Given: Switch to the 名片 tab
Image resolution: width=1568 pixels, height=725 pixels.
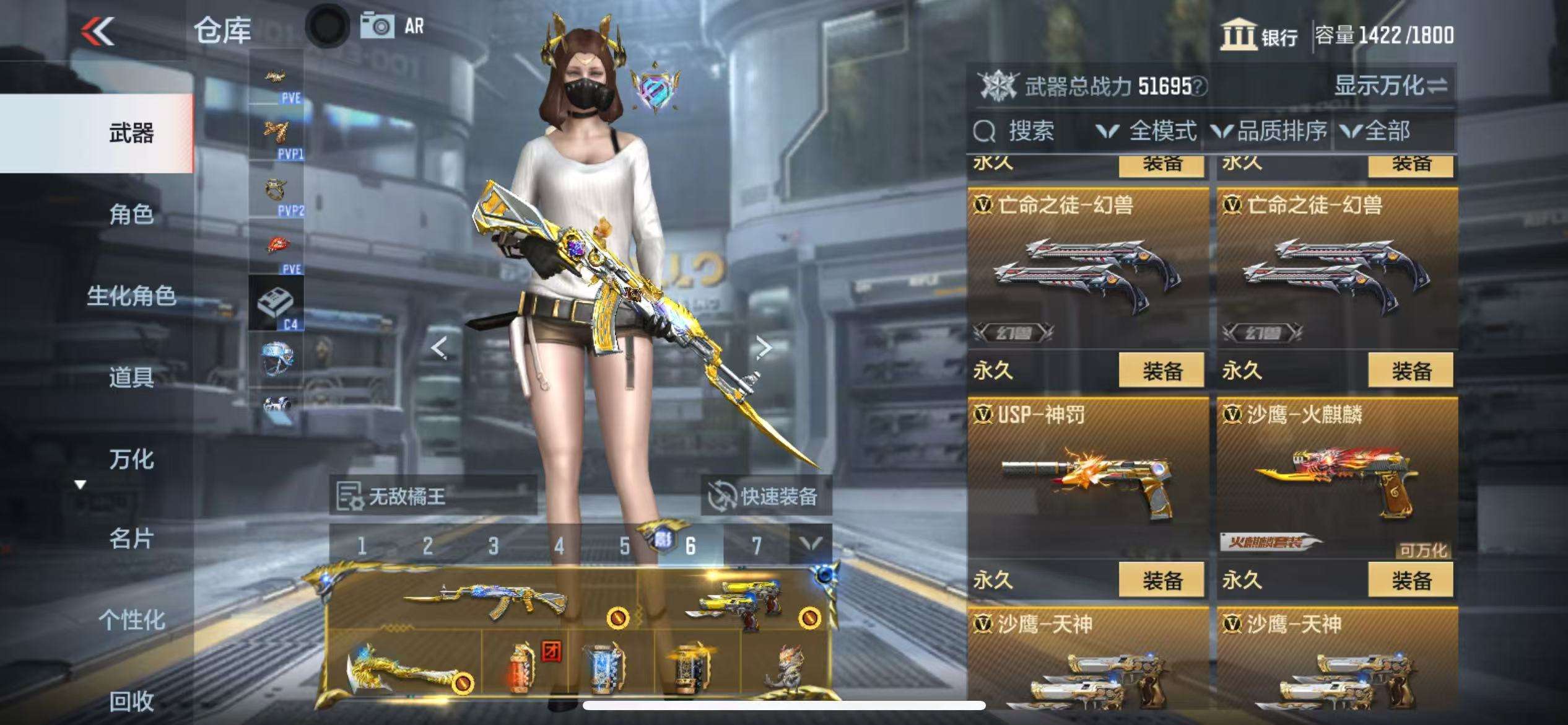Looking at the screenshot, I should coord(131,539).
